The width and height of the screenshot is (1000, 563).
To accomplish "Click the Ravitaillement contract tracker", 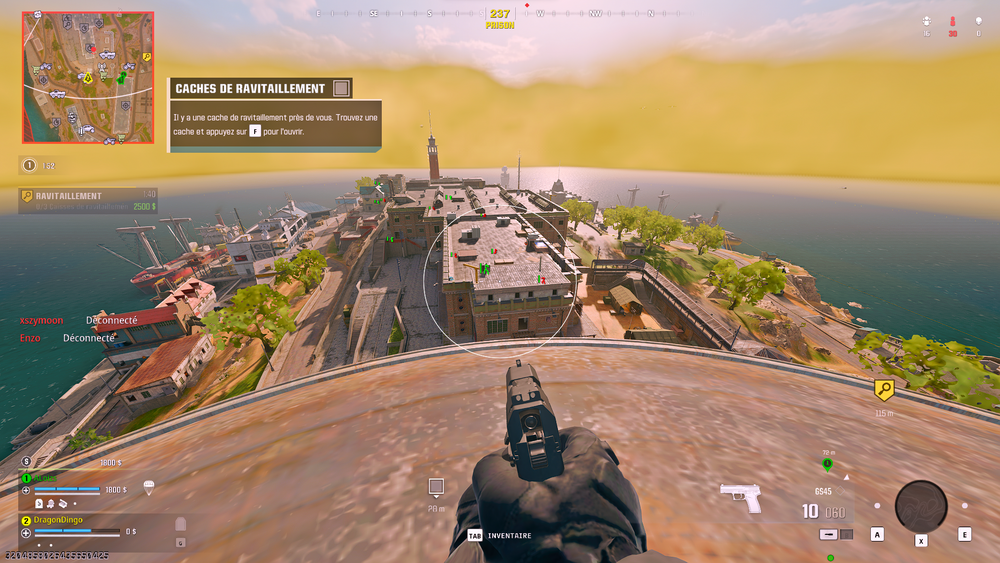I will (88, 201).
